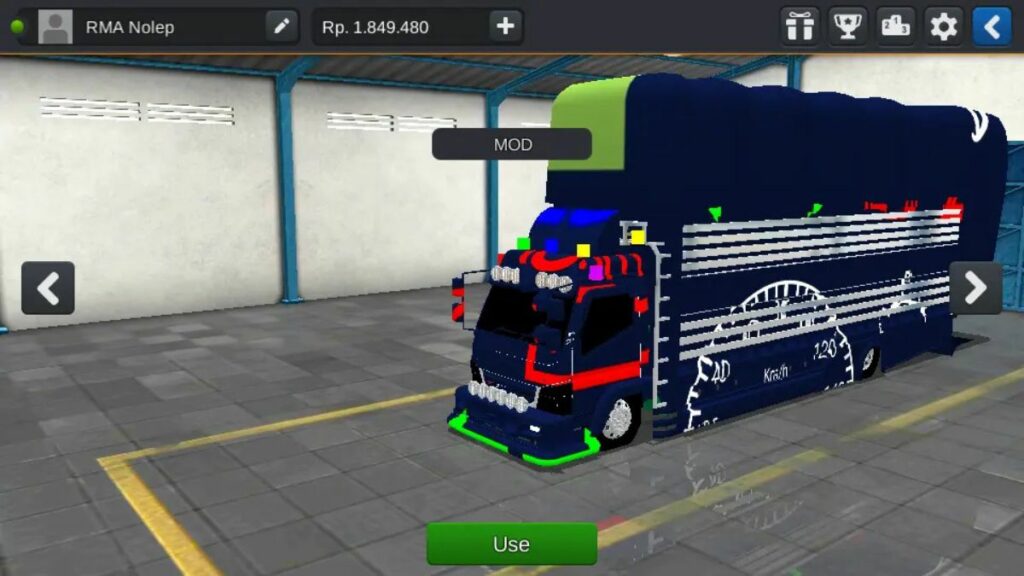Add more money with the plus button
This screenshot has height=576, width=1024.
click(506, 27)
